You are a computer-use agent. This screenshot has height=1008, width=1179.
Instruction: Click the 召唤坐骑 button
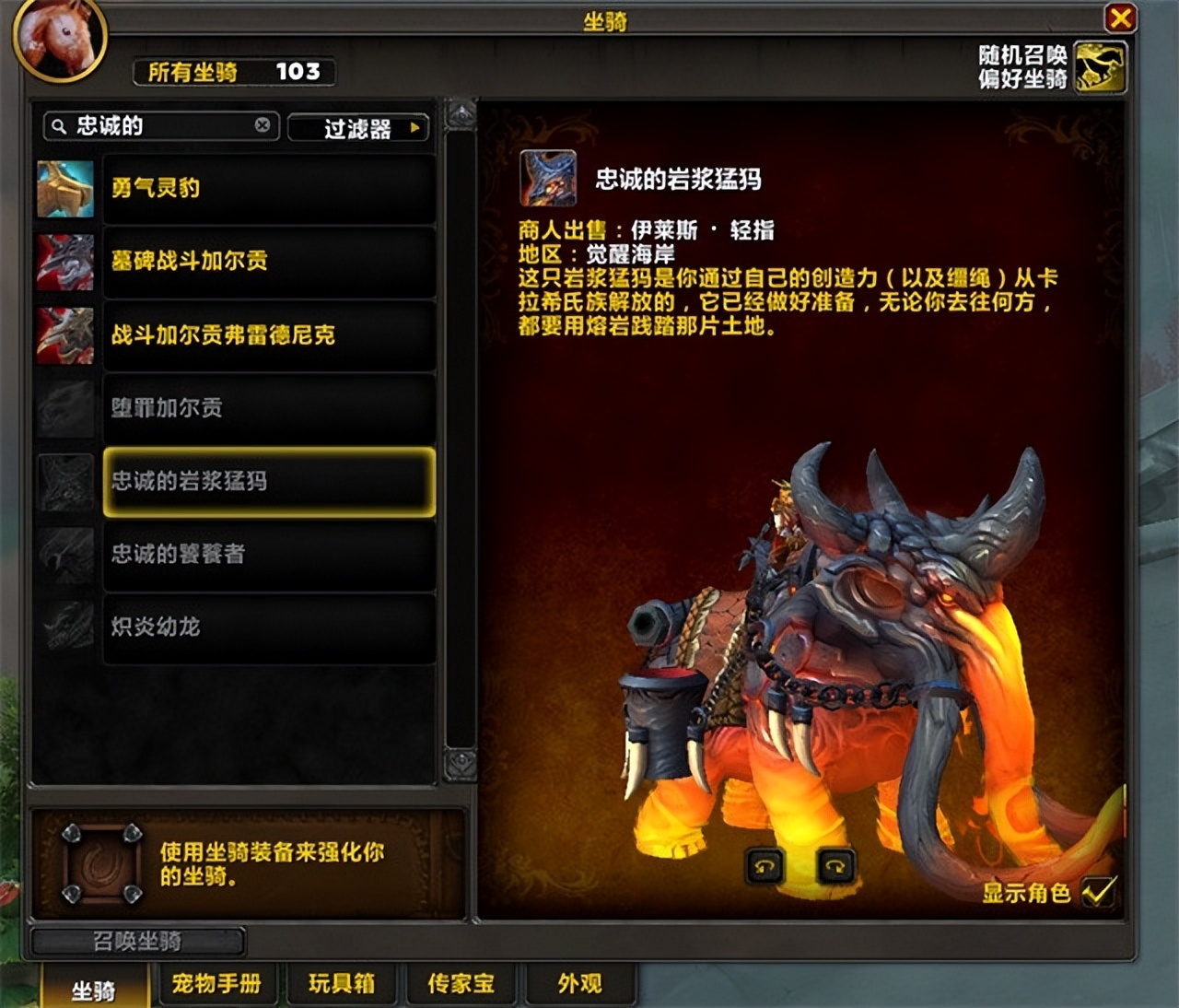tap(136, 942)
